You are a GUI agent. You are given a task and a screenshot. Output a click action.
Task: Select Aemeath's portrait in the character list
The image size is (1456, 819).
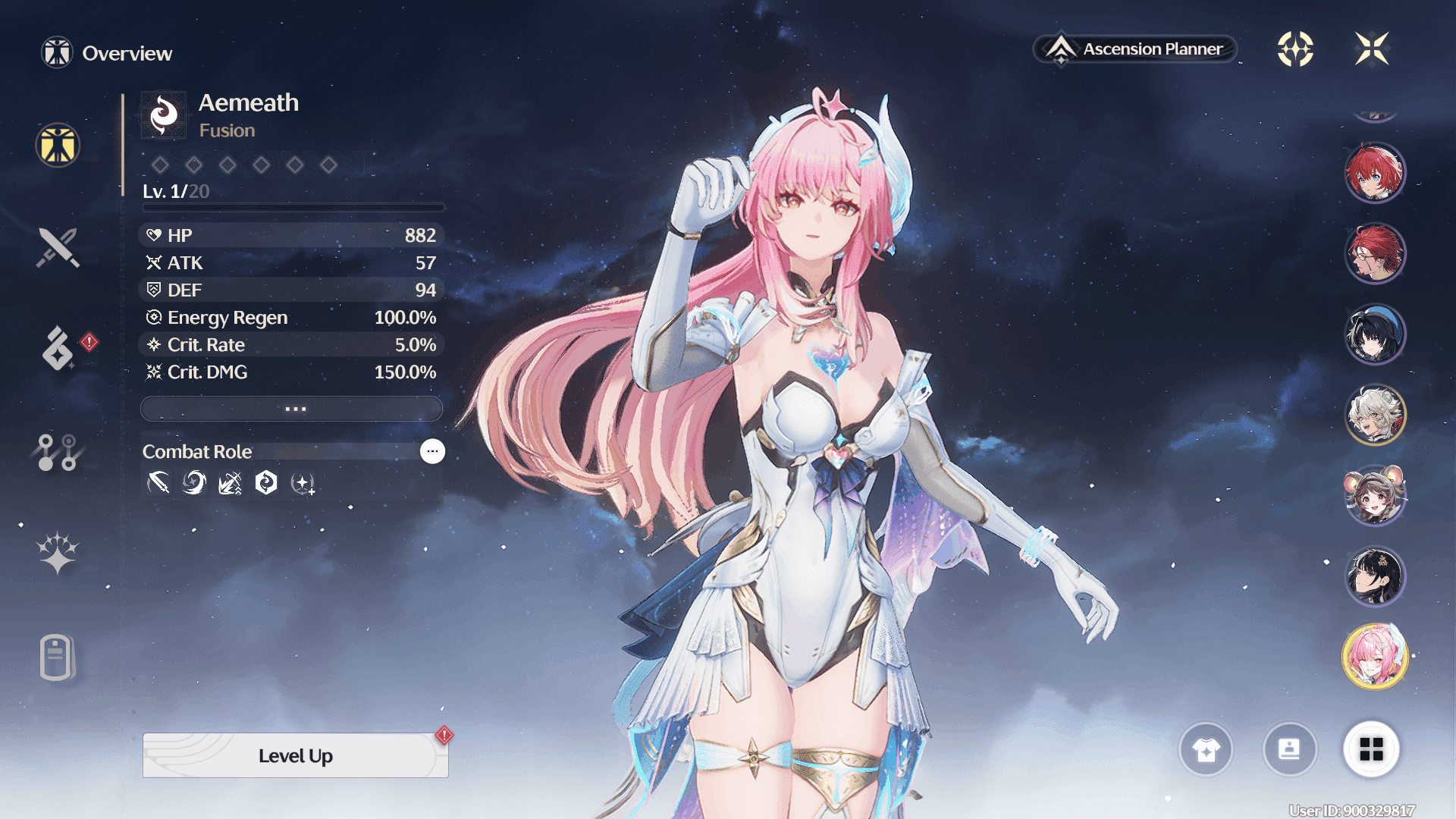[1375, 654]
